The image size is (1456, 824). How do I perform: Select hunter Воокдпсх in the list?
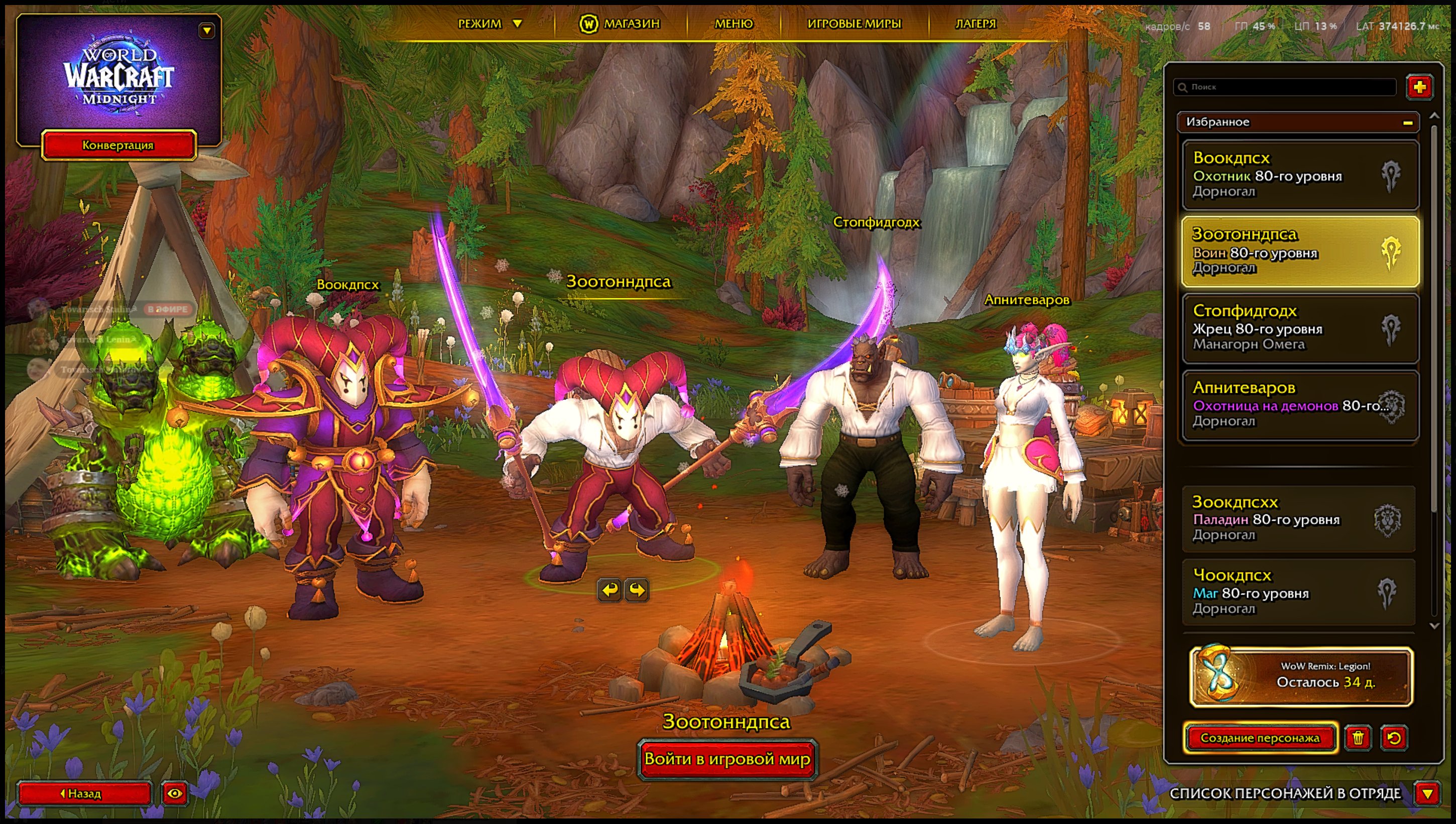click(x=1300, y=175)
